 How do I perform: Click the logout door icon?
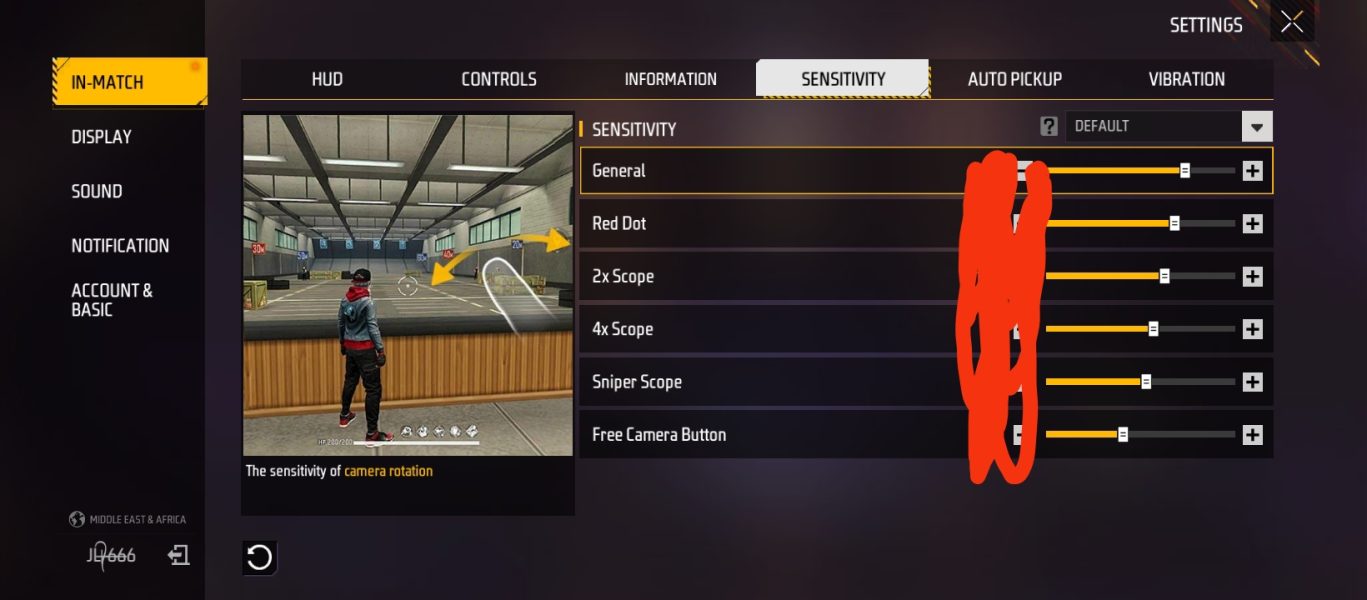point(179,555)
